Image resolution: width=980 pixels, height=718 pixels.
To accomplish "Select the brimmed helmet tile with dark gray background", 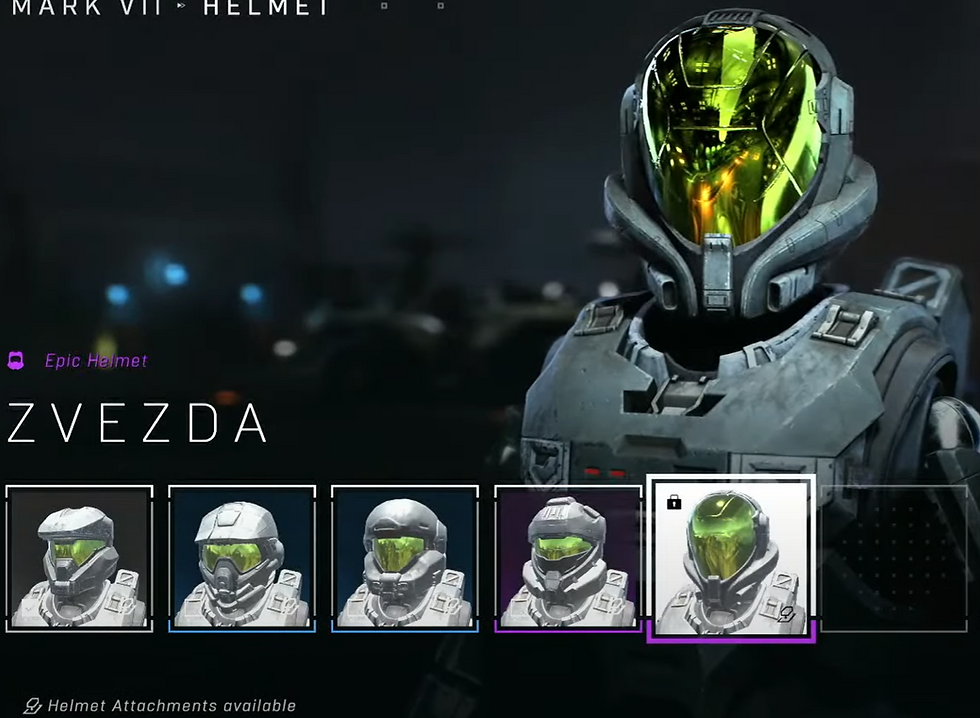I will coord(79,558).
